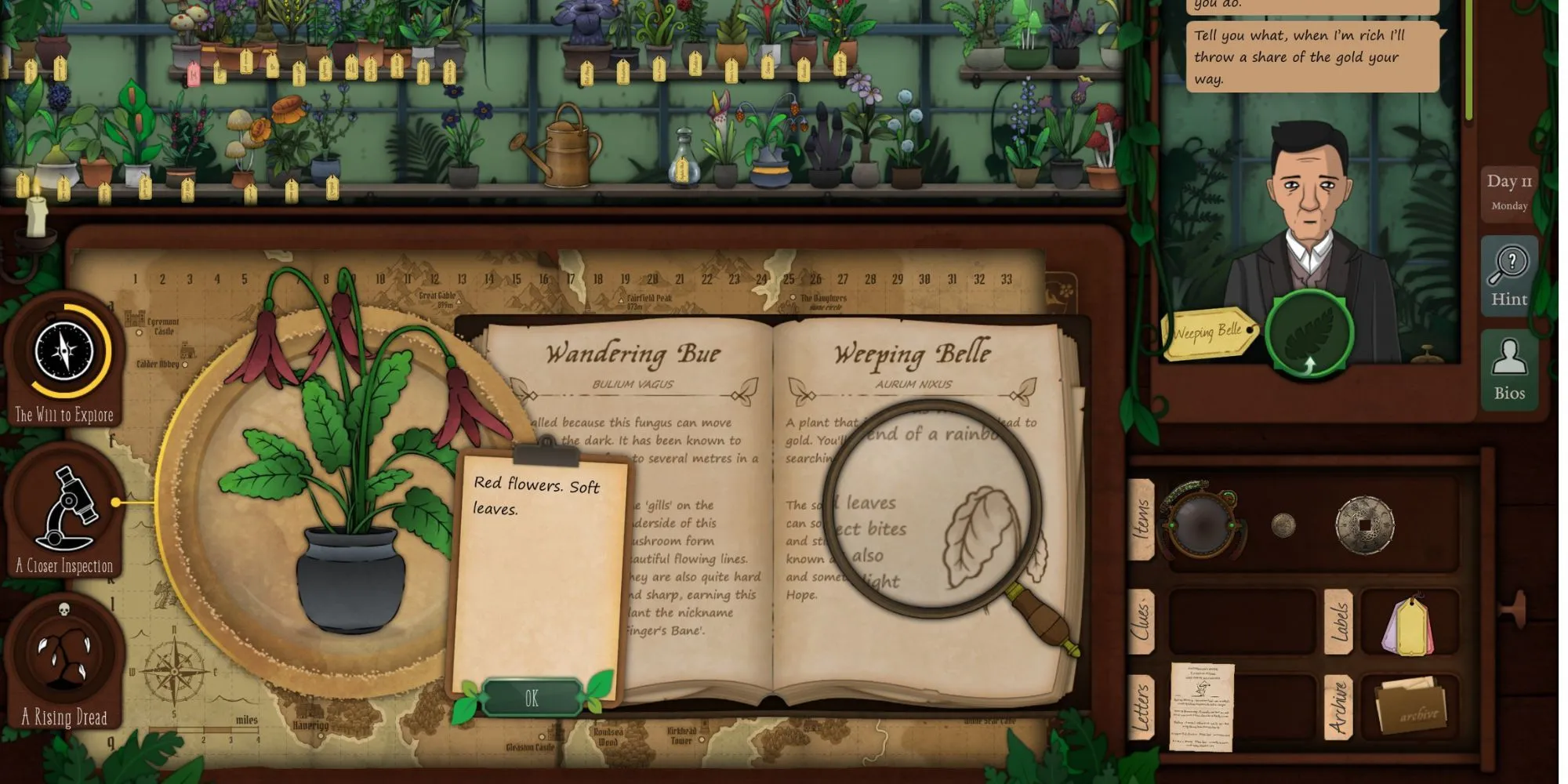The image size is (1568, 784).
Task: Open the Hint magnifier button
Action: 1508,274
